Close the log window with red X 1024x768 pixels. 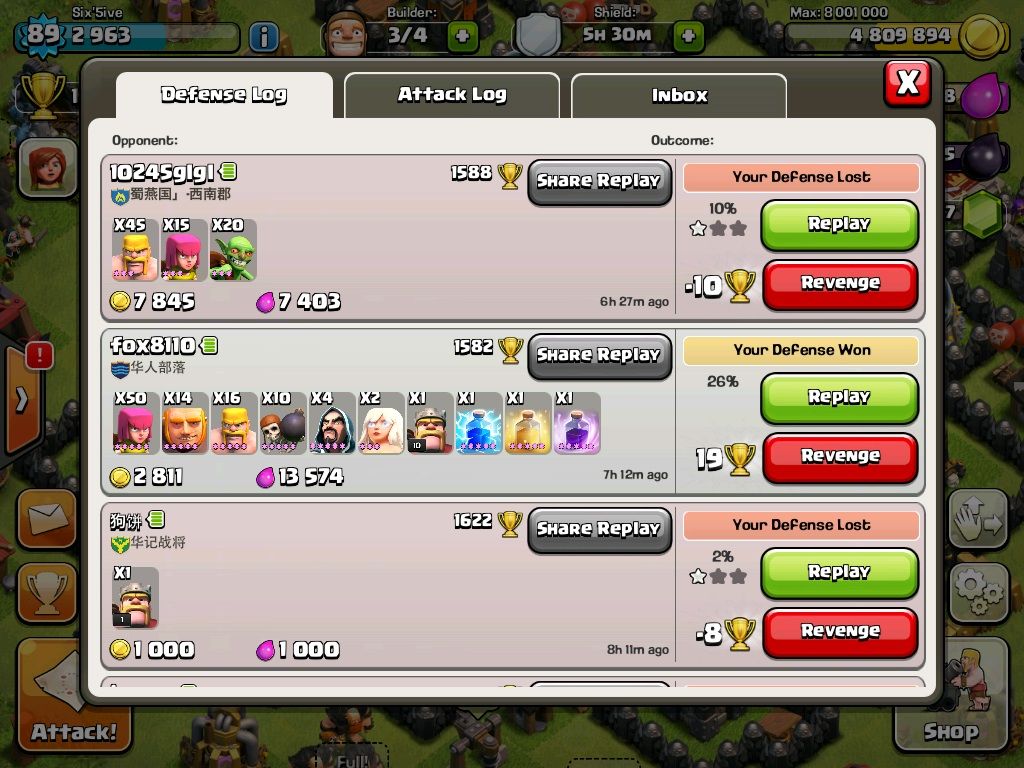click(907, 83)
